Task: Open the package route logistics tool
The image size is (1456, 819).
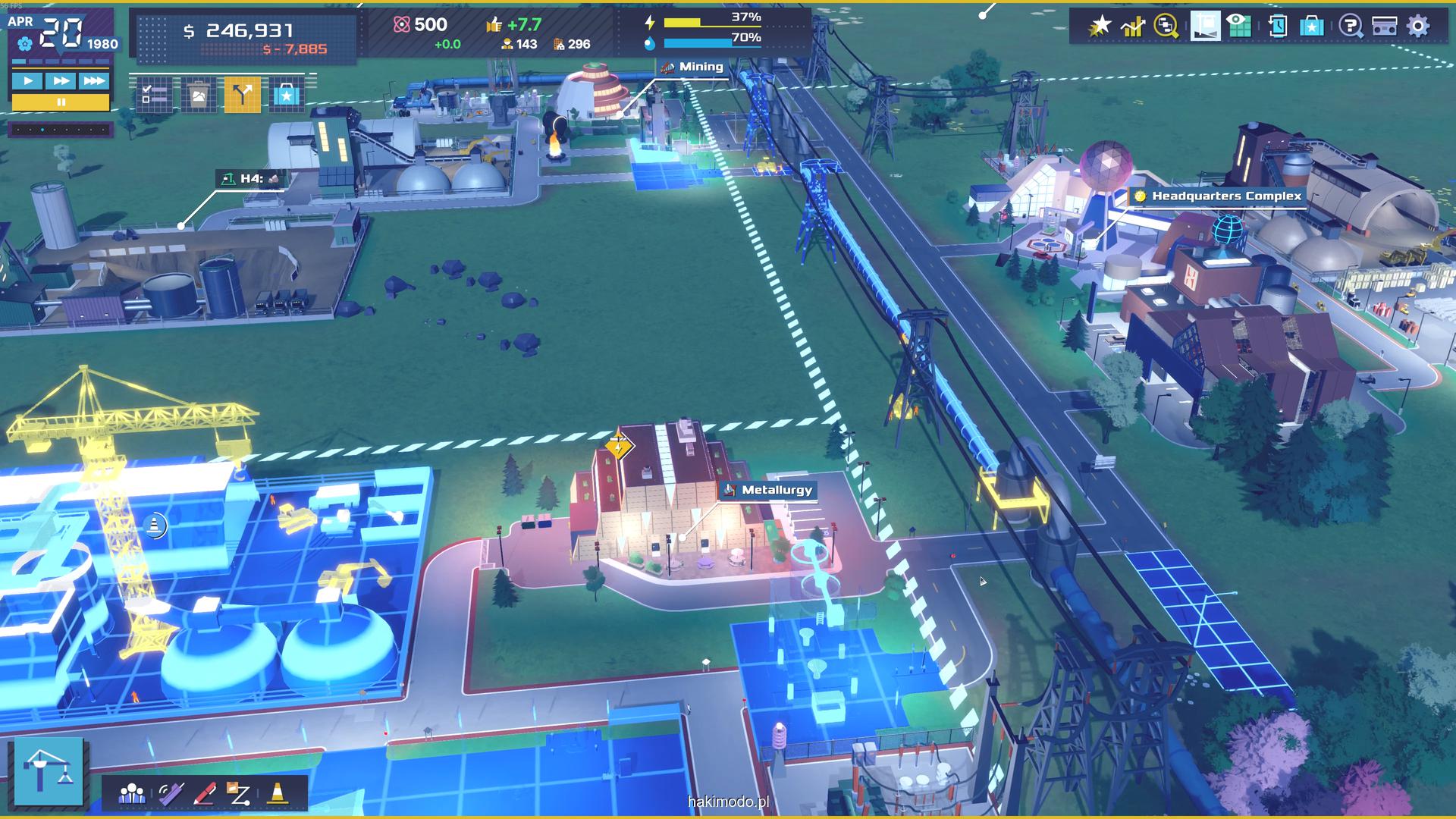Action: [239, 793]
